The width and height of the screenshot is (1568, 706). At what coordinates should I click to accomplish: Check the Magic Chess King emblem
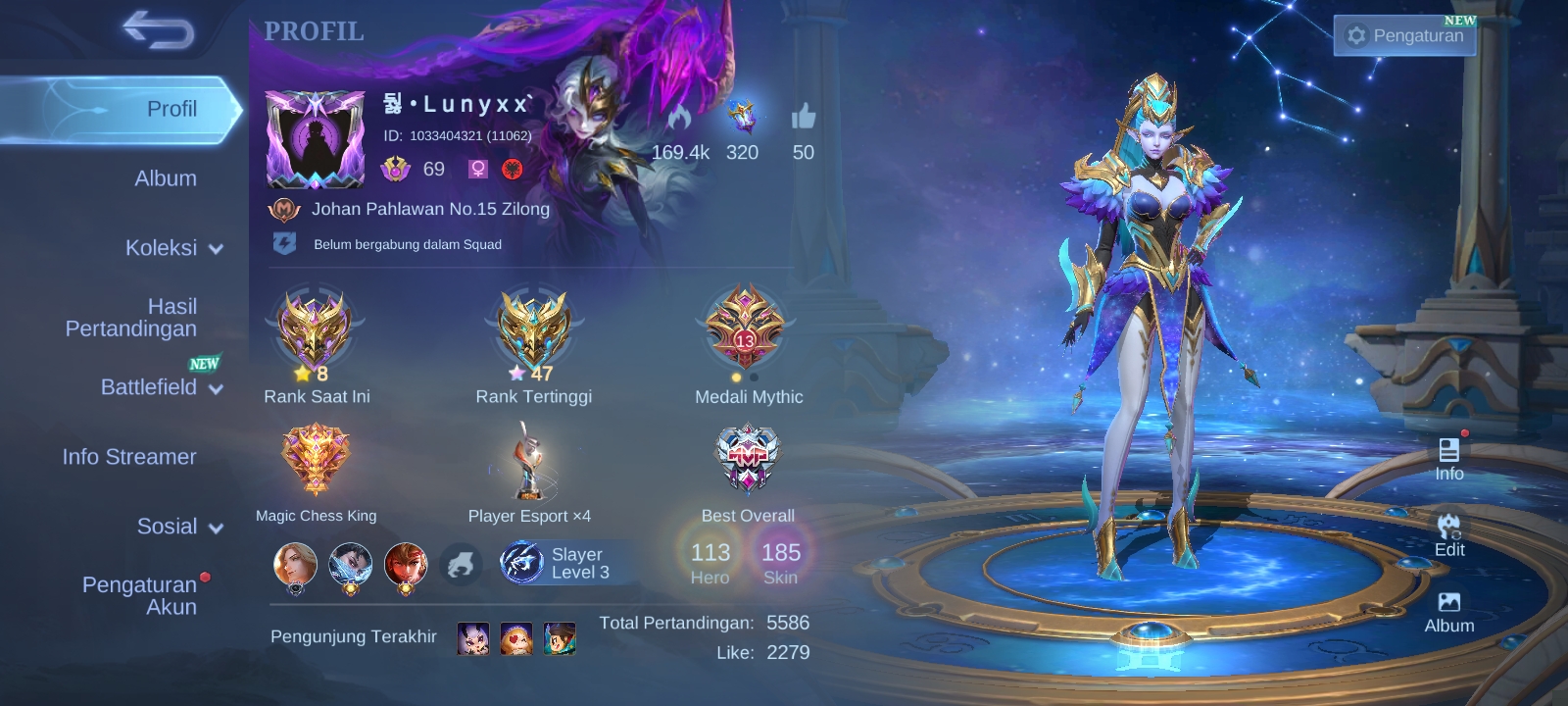(316, 461)
